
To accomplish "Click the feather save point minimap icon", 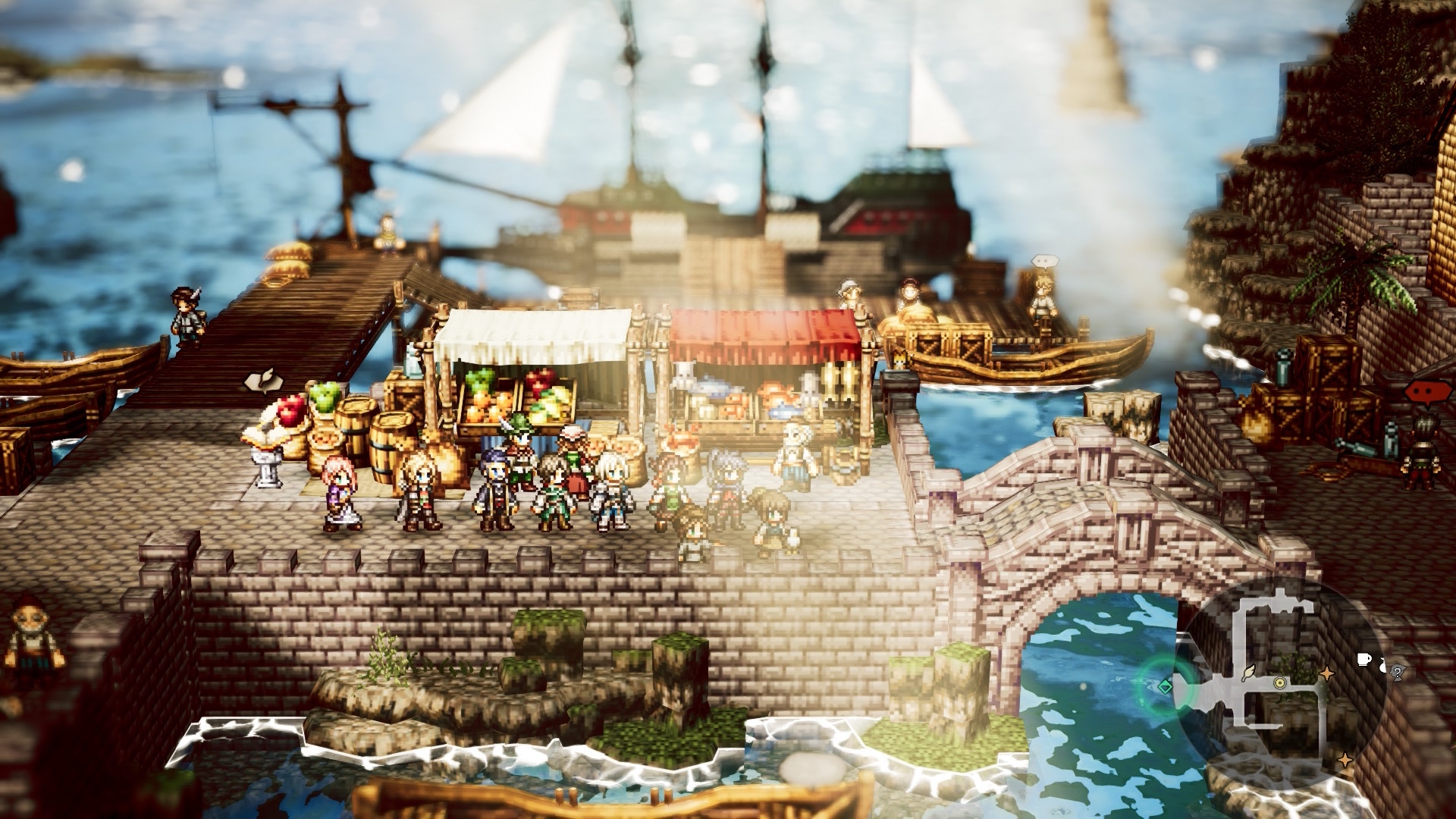I will tap(1247, 672).
